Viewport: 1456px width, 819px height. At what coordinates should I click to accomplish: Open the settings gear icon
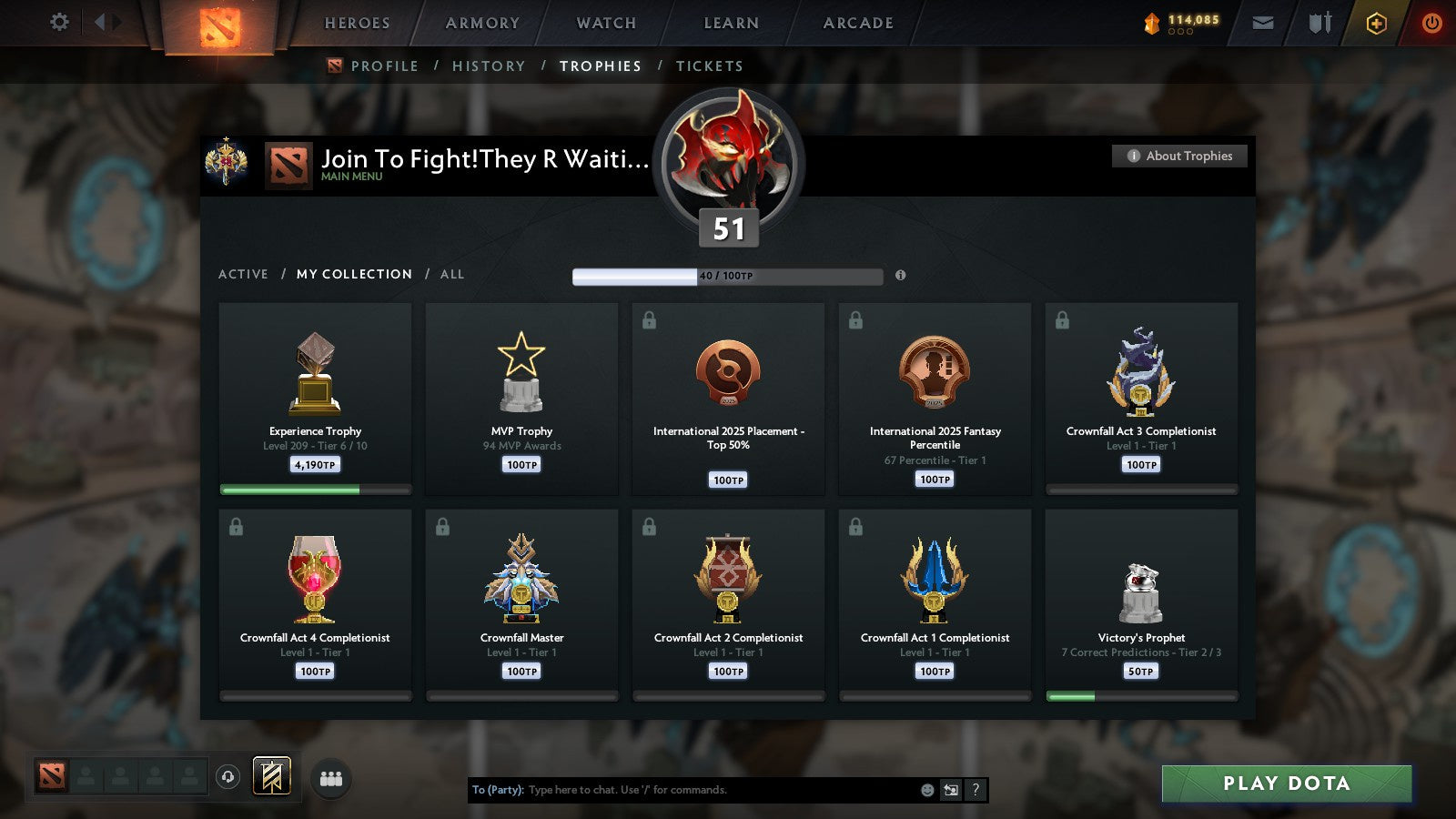(x=58, y=23)
